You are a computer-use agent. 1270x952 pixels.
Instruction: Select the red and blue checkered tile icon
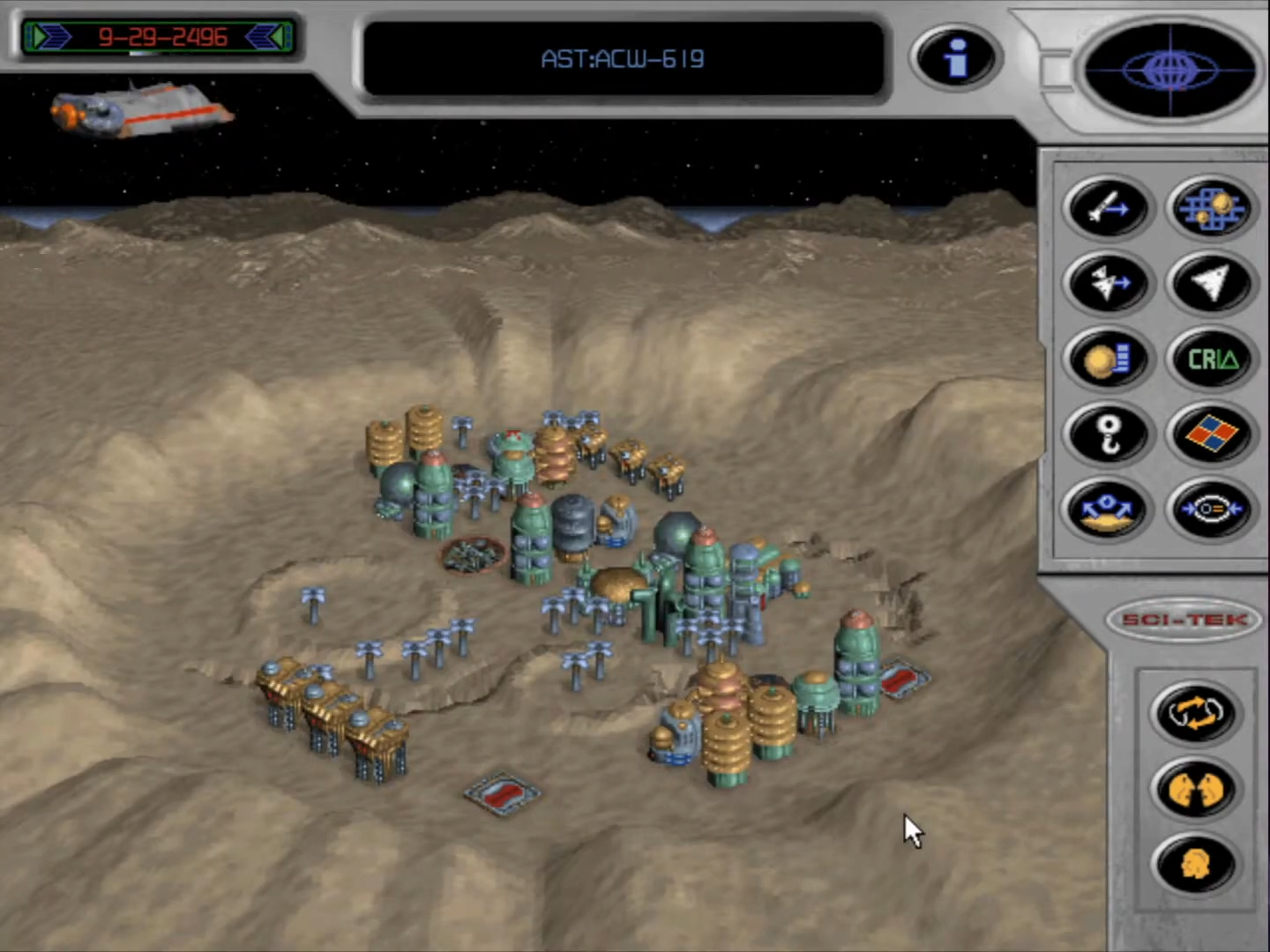[x=1211, y=435]
